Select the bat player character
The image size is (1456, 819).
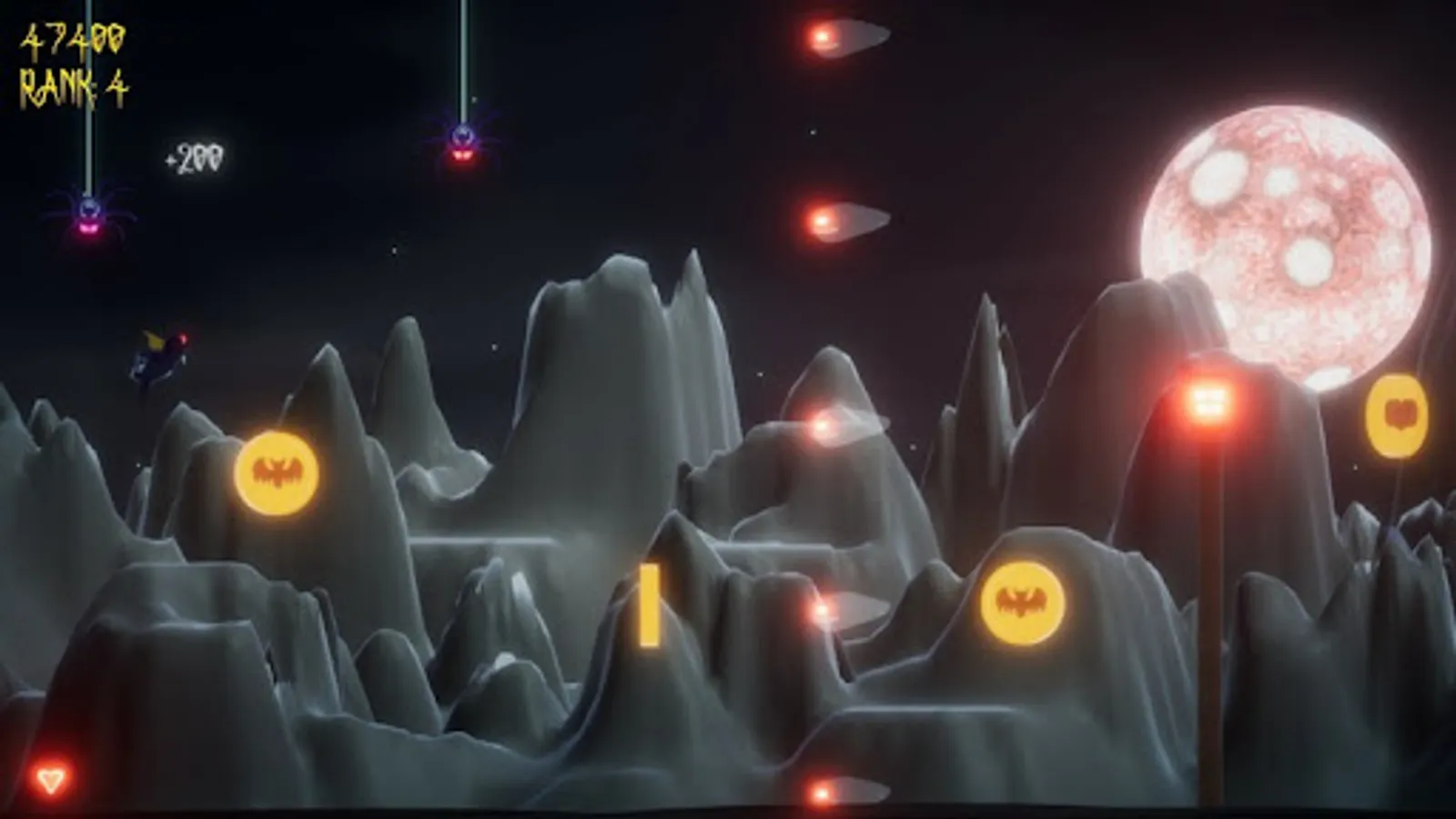tap(159, 357)
